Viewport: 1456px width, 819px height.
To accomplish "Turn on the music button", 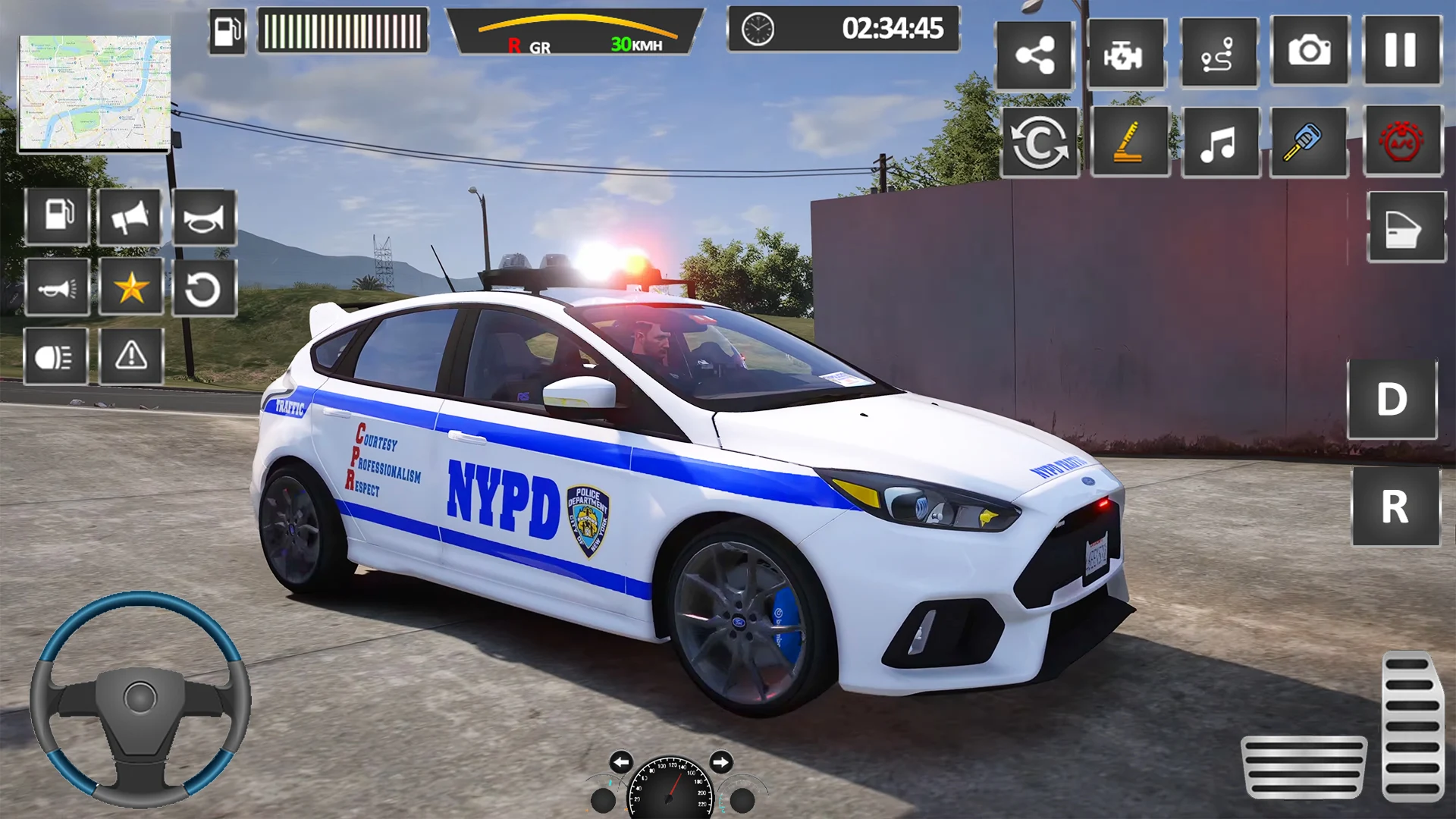I will [1219, 142].
